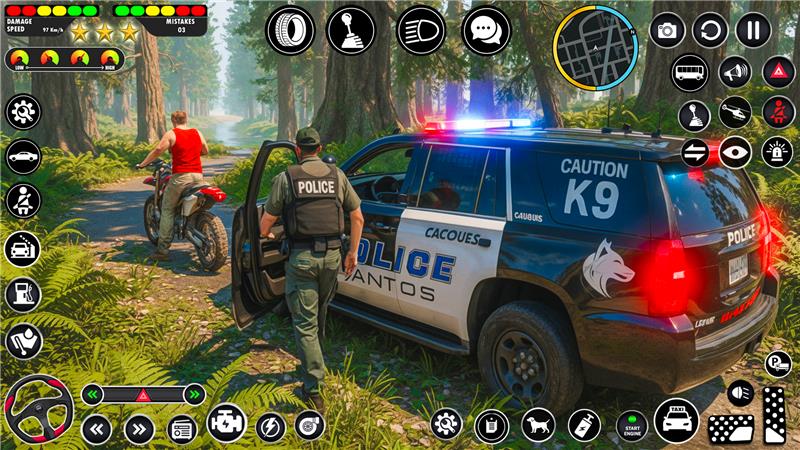Tap the turbo charger icon

(x=310, y=425)
